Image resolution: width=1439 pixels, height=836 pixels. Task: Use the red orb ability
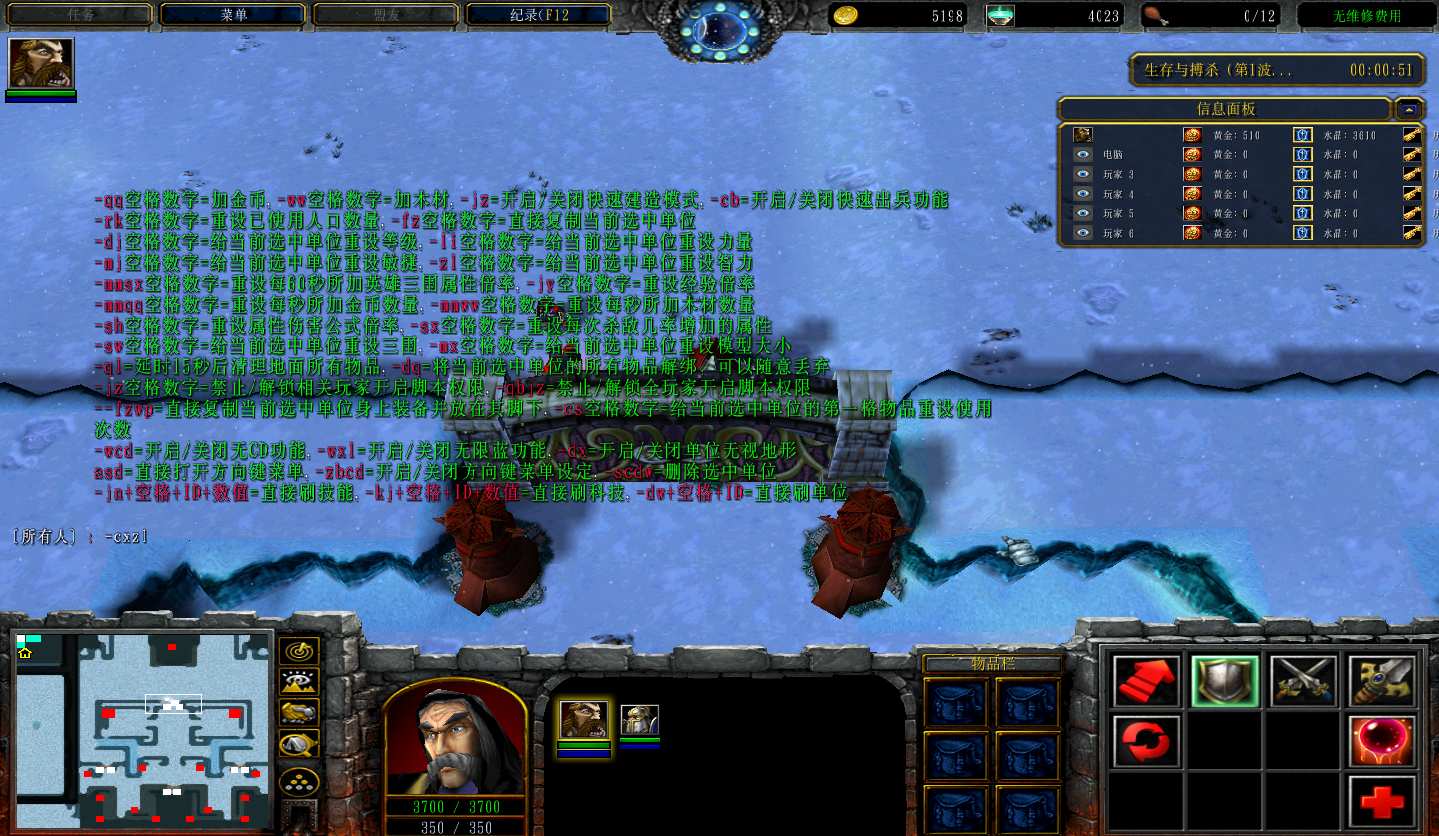pos(1382,740)
